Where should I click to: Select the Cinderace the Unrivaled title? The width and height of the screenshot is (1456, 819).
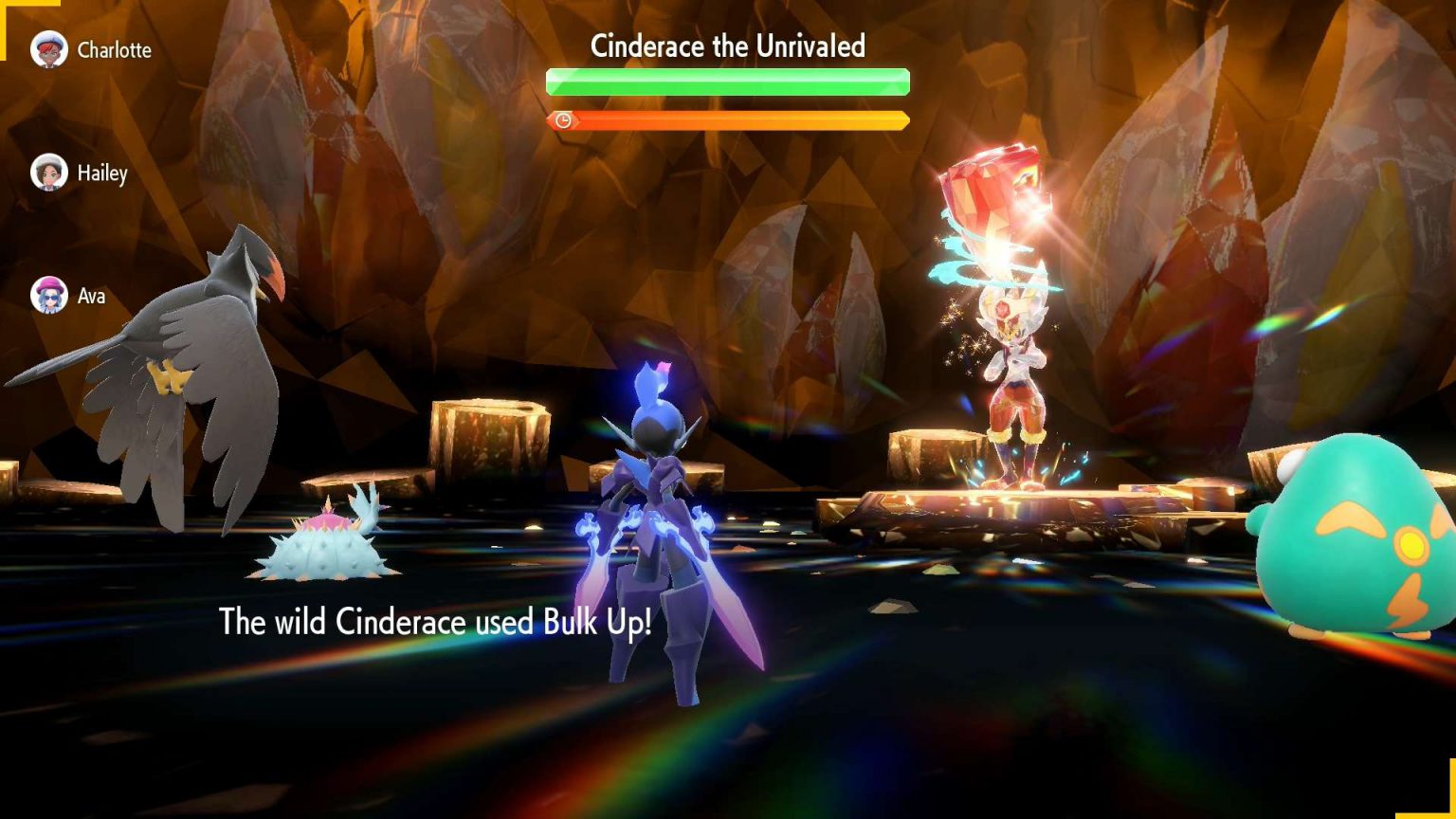pos(728,45)
